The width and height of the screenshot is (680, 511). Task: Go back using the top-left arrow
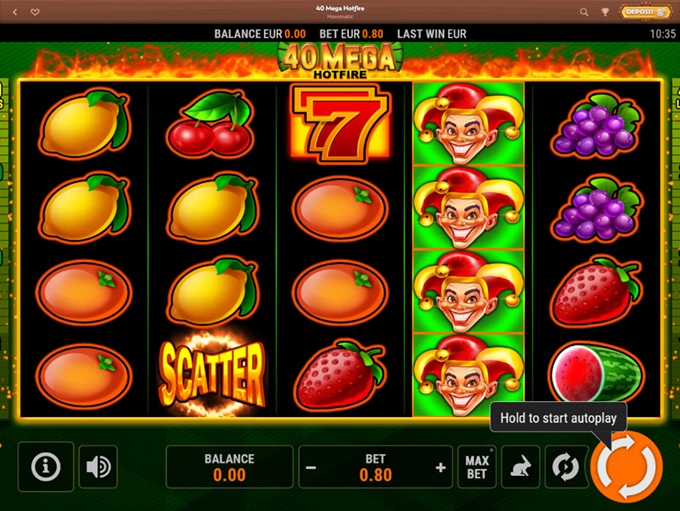tap(14, 12)
